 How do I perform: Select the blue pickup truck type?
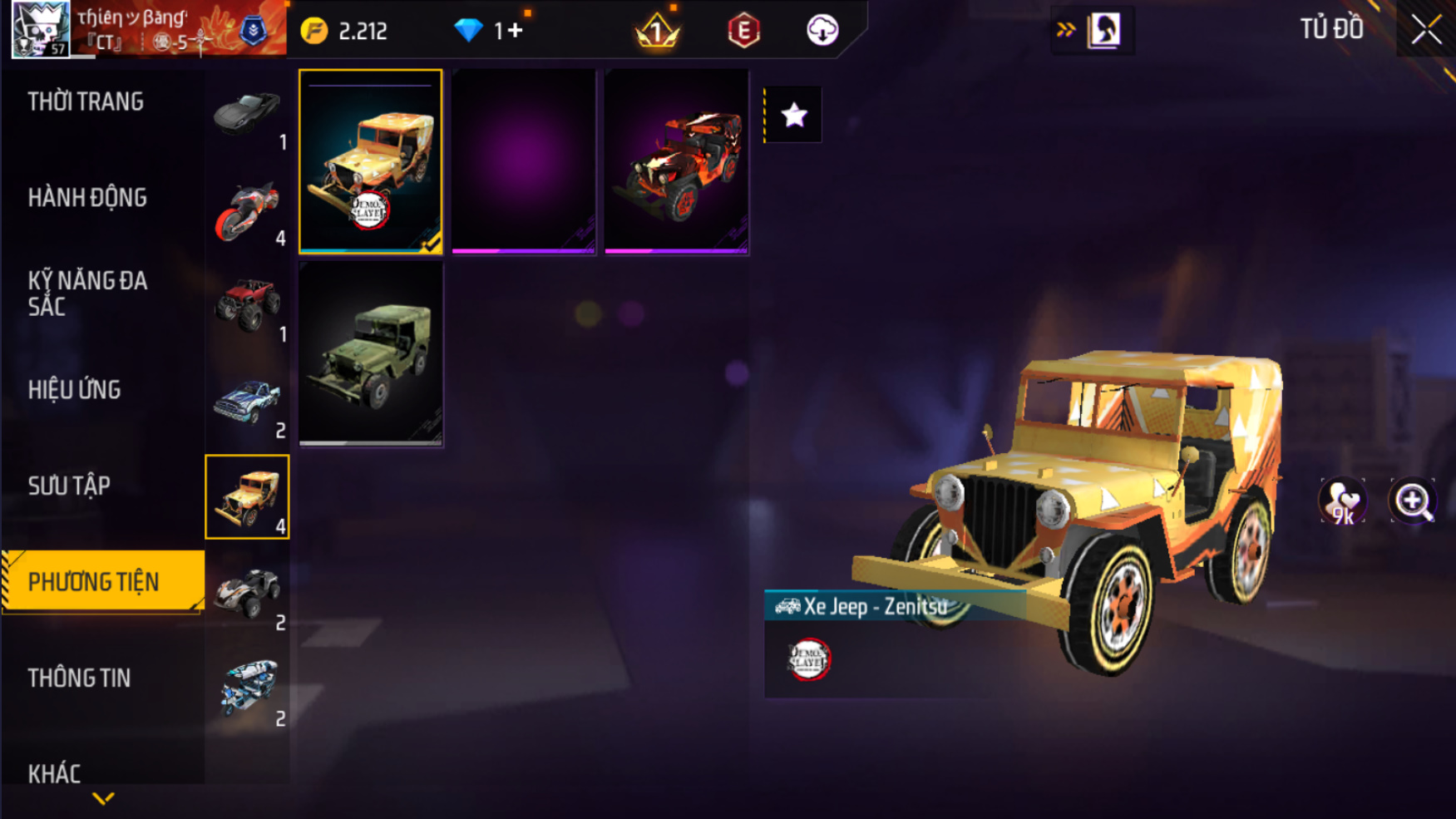[247, 402]
